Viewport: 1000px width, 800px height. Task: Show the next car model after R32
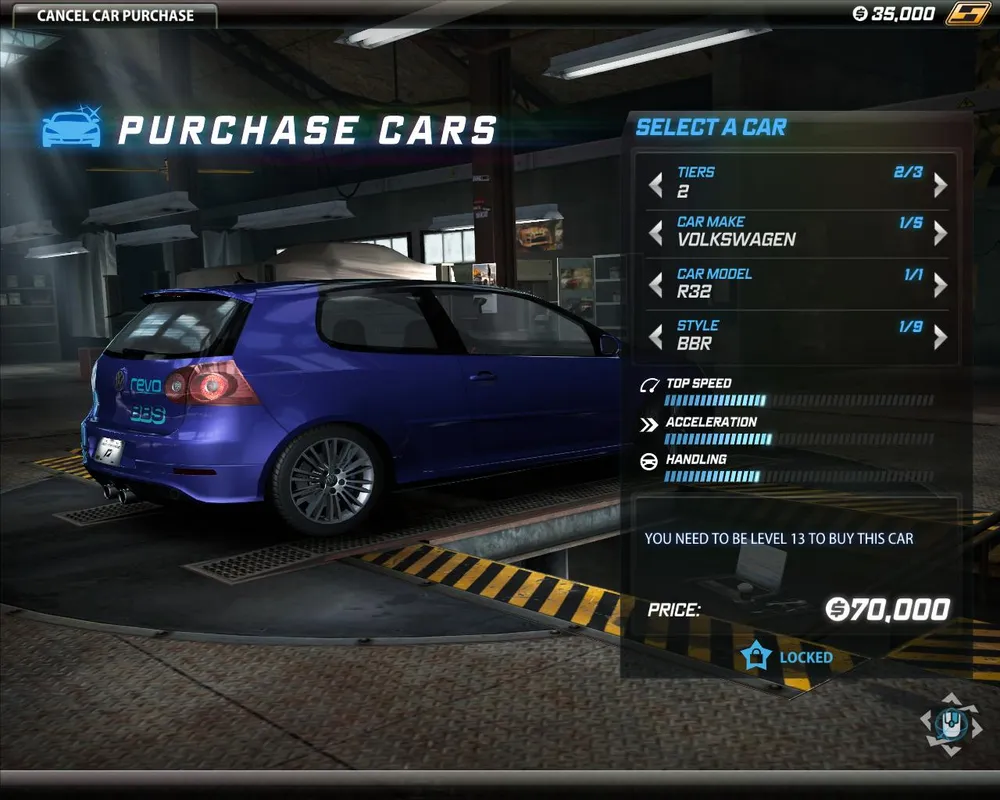(940, 285)
